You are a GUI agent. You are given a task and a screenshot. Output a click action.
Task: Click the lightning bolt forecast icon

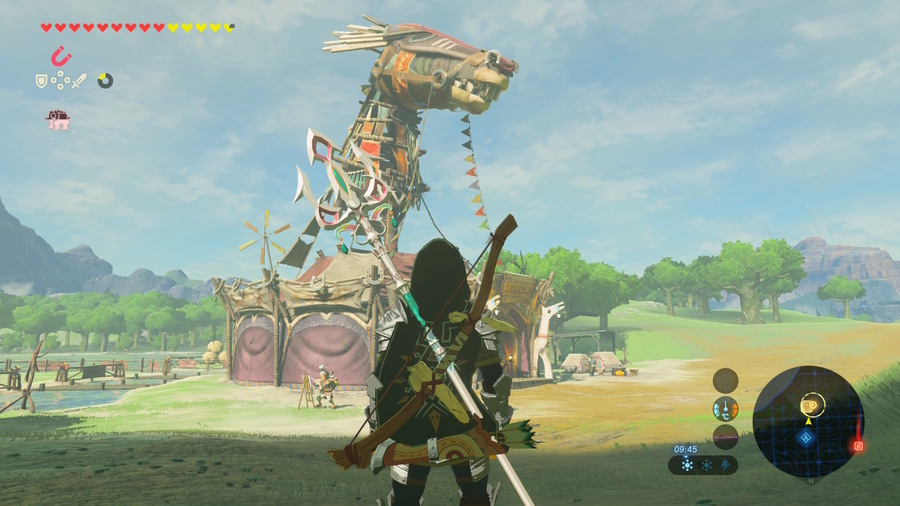tap(726, 465)
